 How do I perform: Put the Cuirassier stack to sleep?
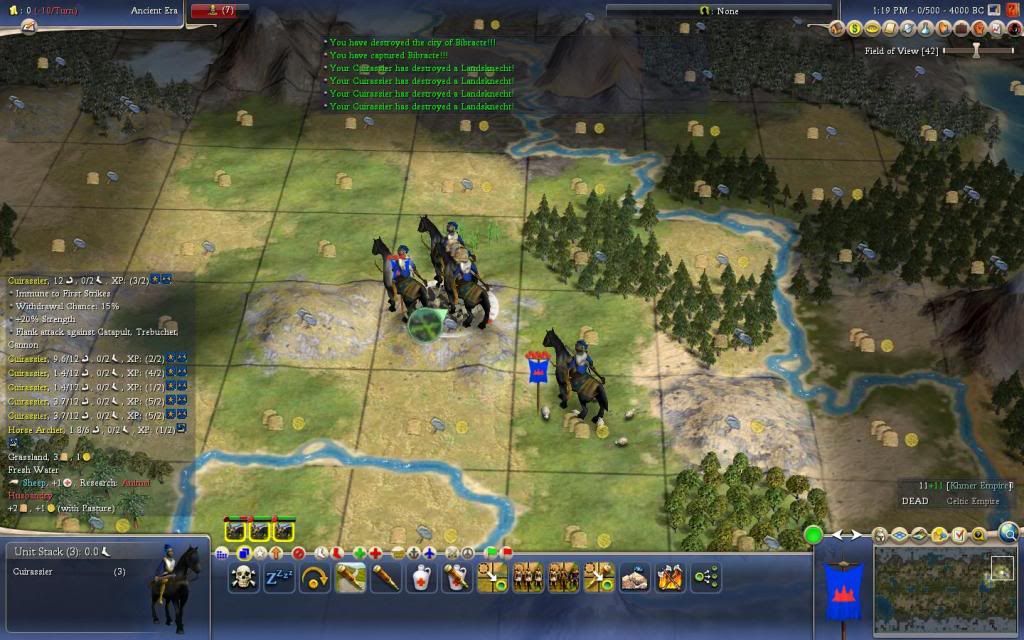tap(279, 577)
